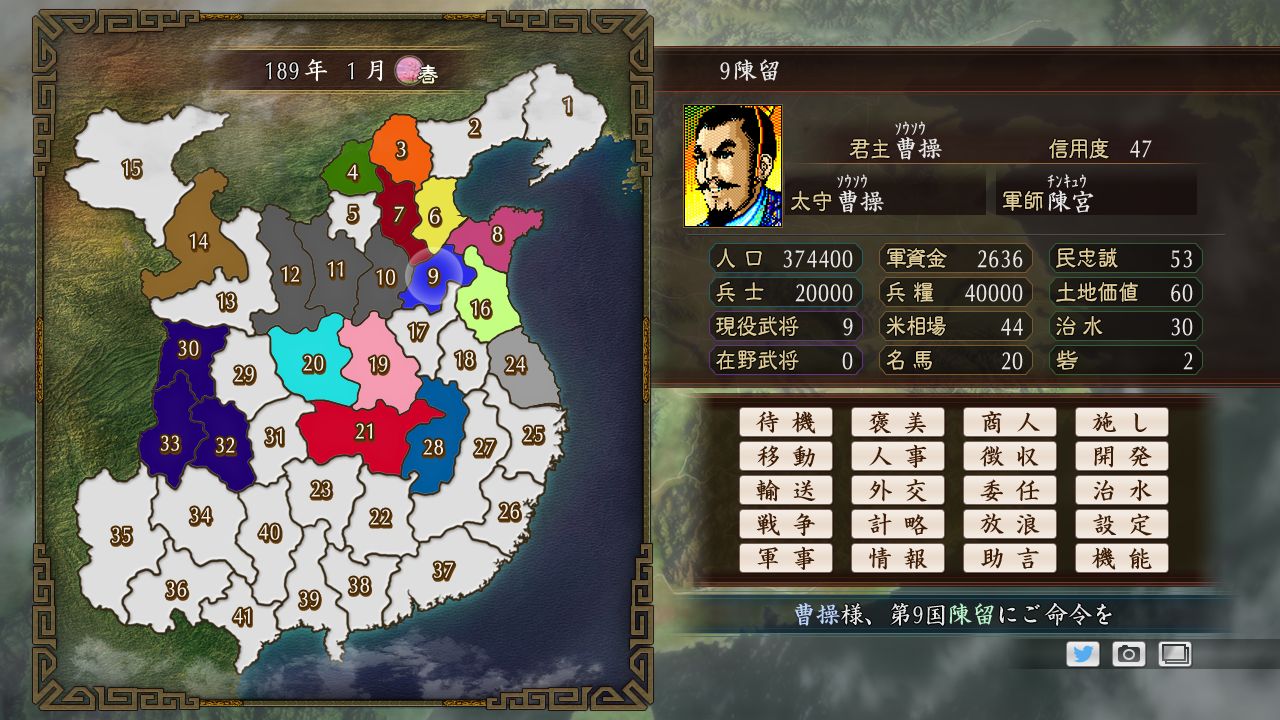The image size is (1280, 720).
Task: Click the window display mode icon
Action: (x=1175, y=655)
